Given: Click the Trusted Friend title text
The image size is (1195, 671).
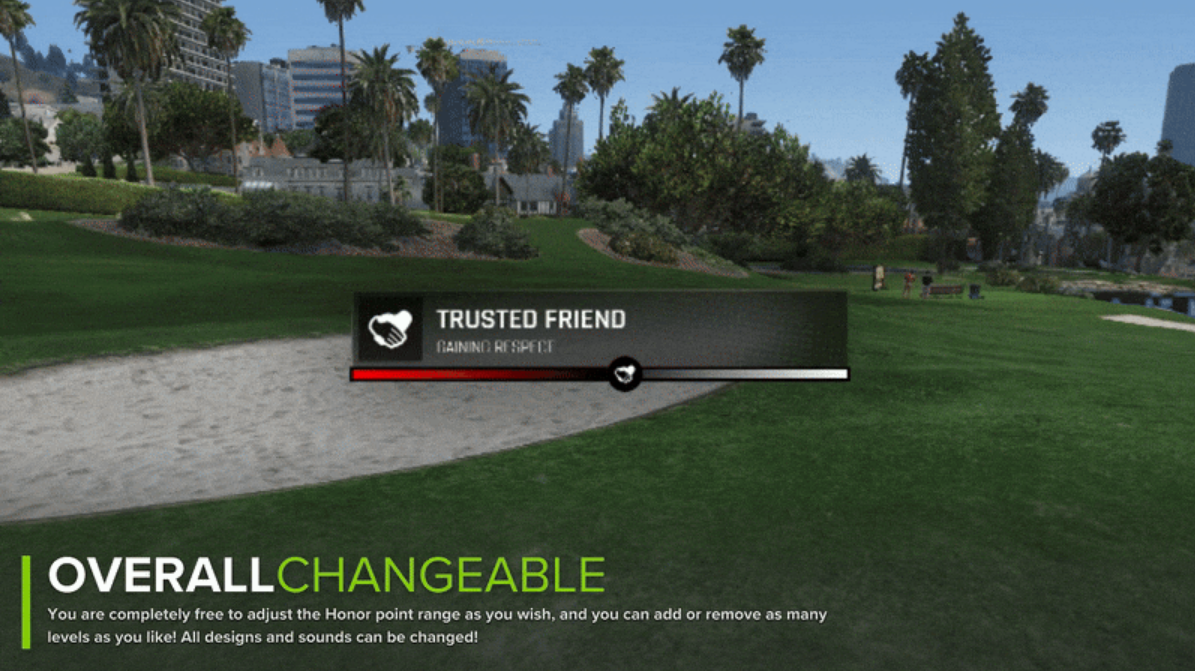Looking at the screenshot, I should point(530,320).
